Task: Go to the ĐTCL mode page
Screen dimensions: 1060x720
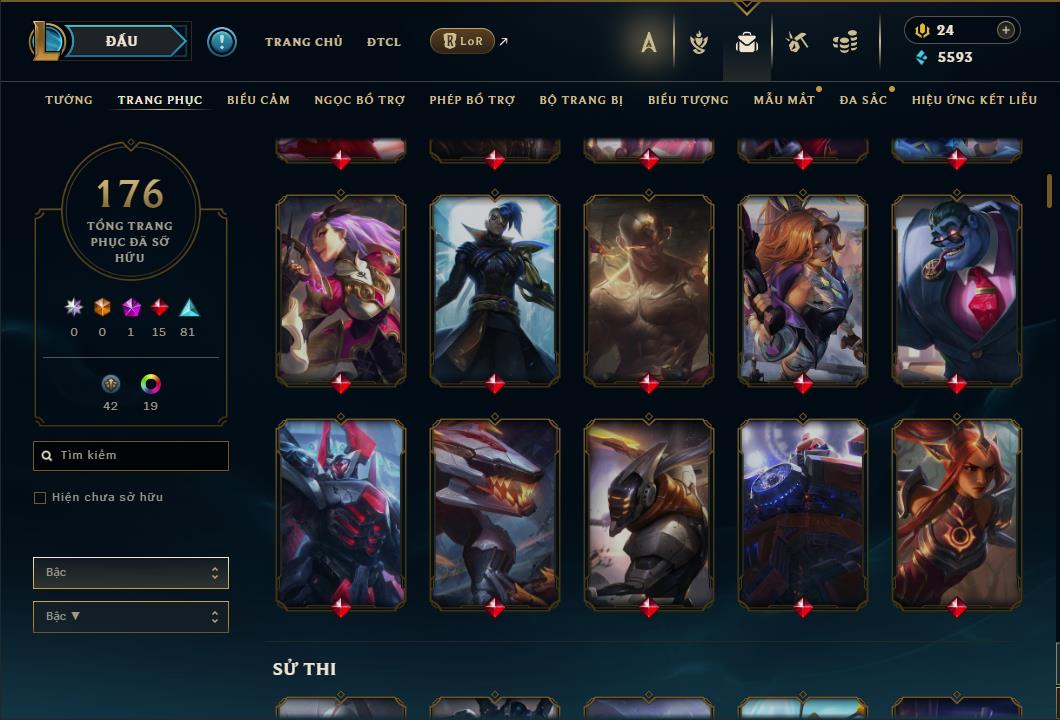Action: [383, 42]
